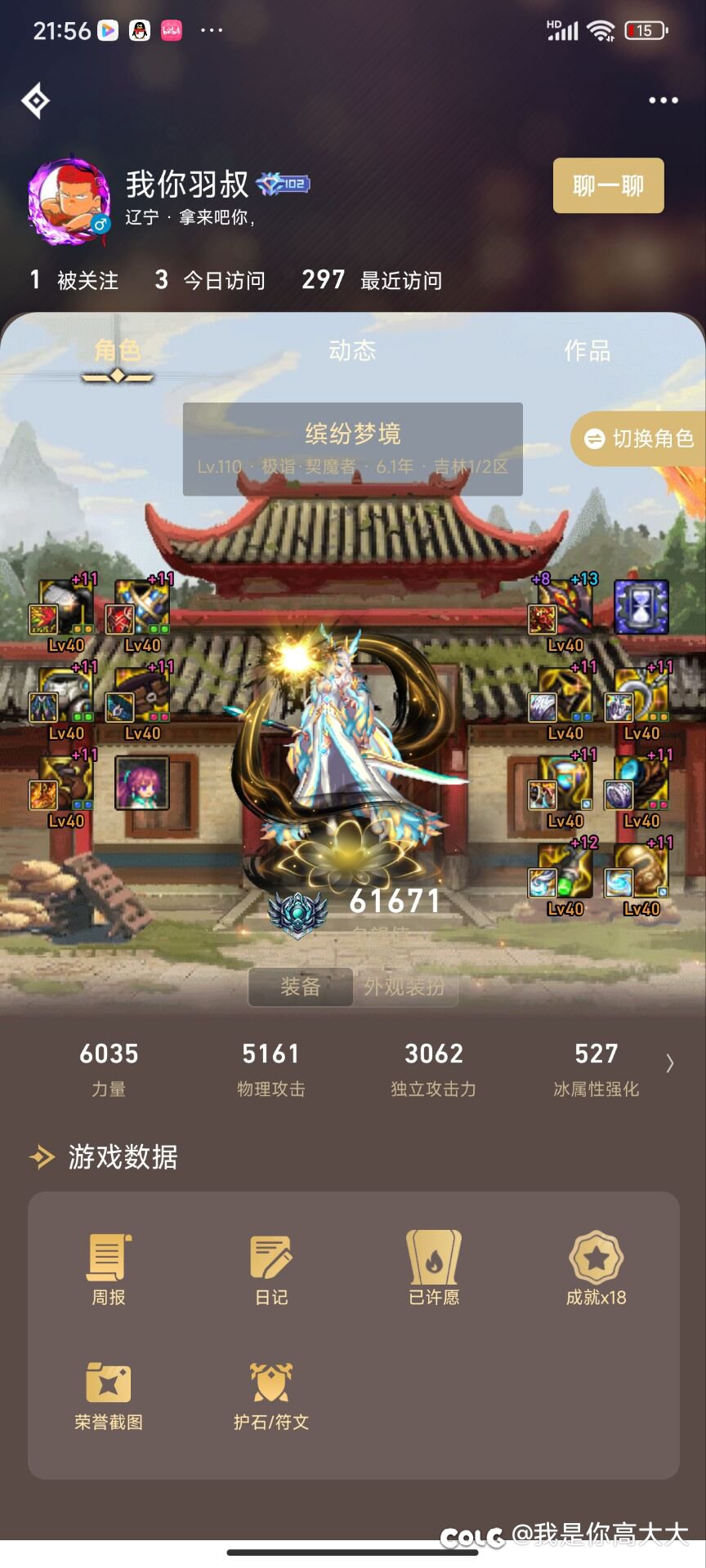706x1568 pixels.
Task: Expand more stats with the right arrow
Action: coord(670,1062)
